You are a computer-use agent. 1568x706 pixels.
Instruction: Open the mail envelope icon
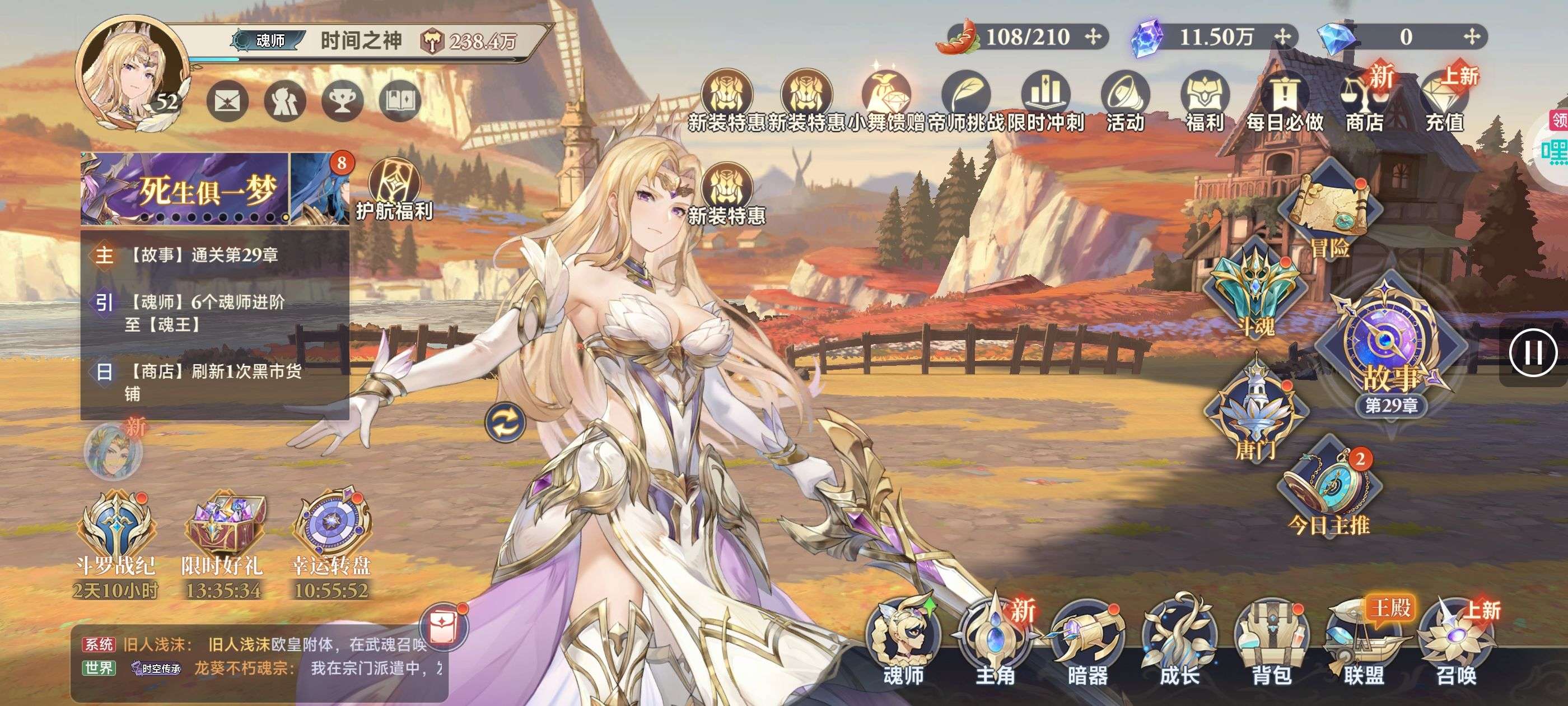pyautogui.click(x=228, y=101)
